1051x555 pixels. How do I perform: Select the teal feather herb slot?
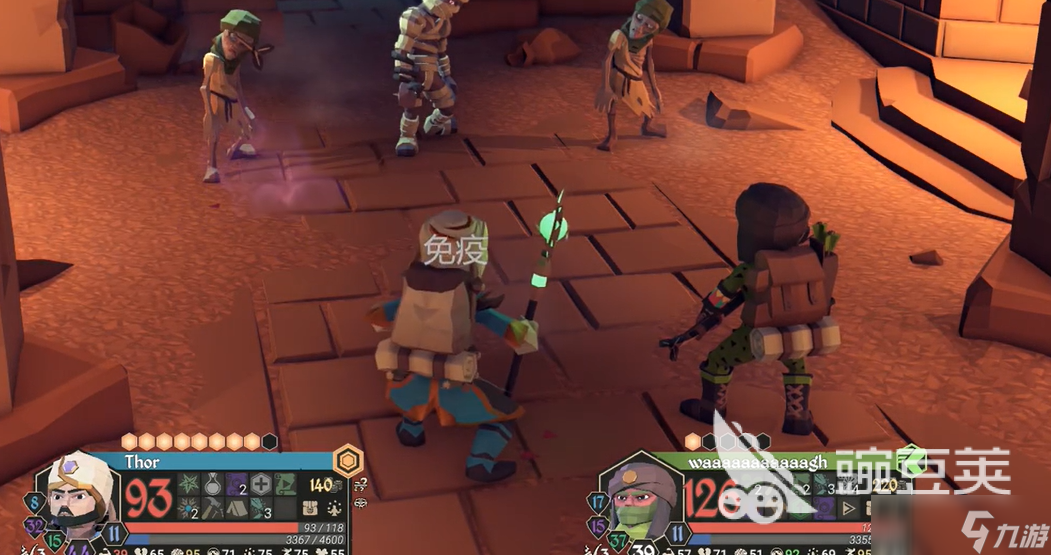click(x=261, y=509)
